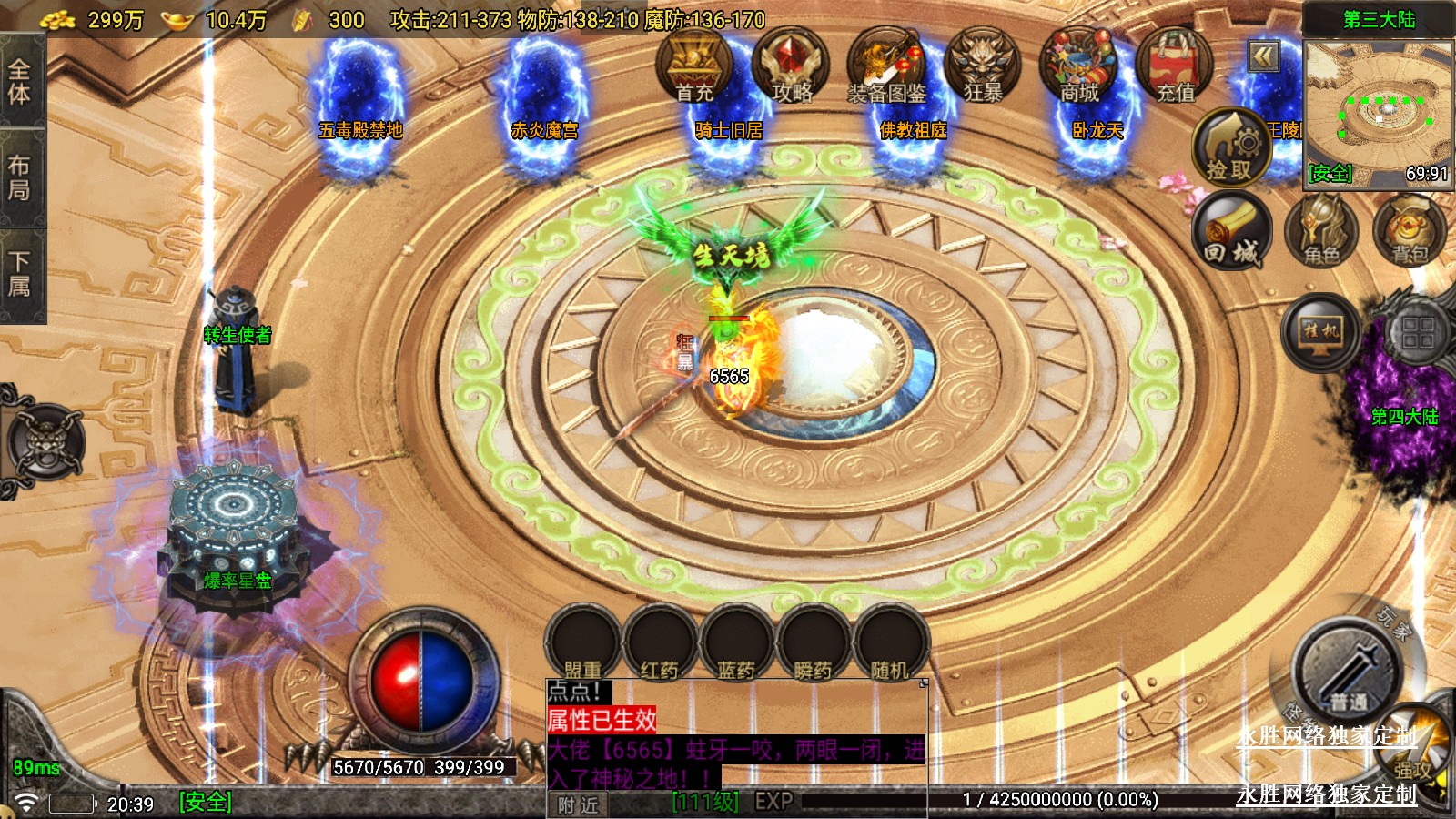Tap the 捡取 pickup button
Viewport: 1456px width, 819px height.
coord(1230,148)
